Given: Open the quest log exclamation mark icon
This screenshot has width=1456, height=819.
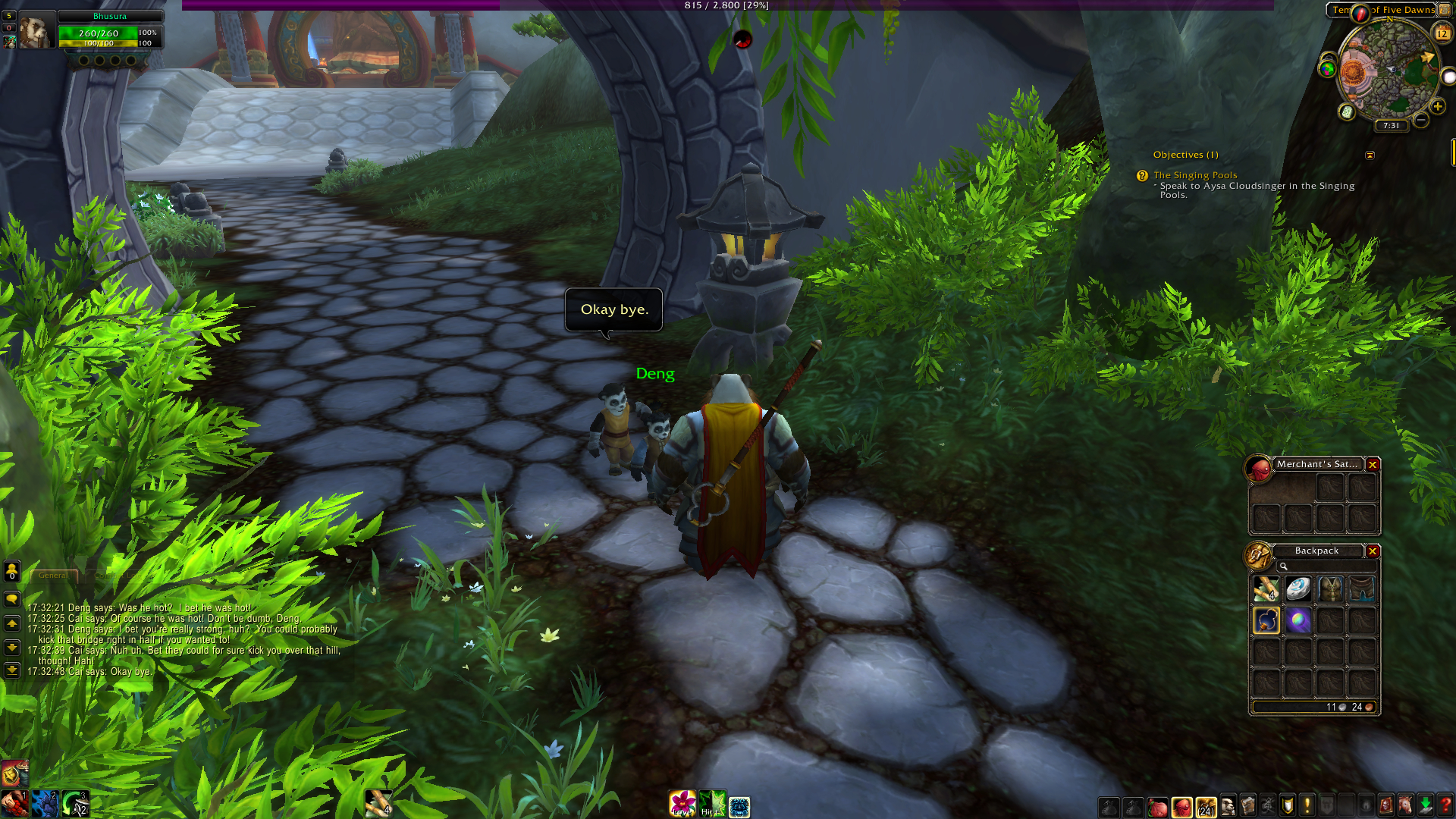Looking at the screenshot, I should [x=1307, y=805].
